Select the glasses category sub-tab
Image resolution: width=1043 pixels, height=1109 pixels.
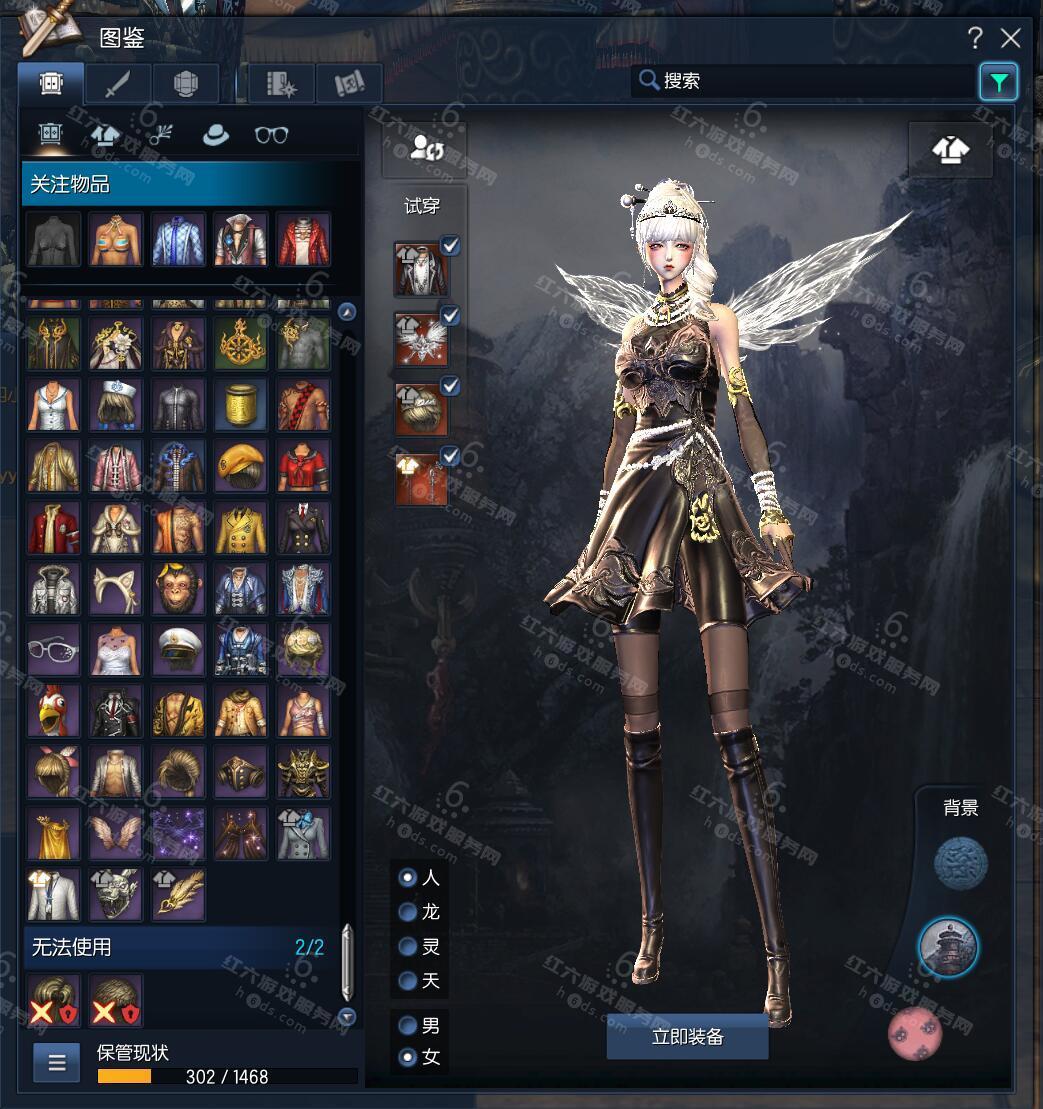[271, 135]
